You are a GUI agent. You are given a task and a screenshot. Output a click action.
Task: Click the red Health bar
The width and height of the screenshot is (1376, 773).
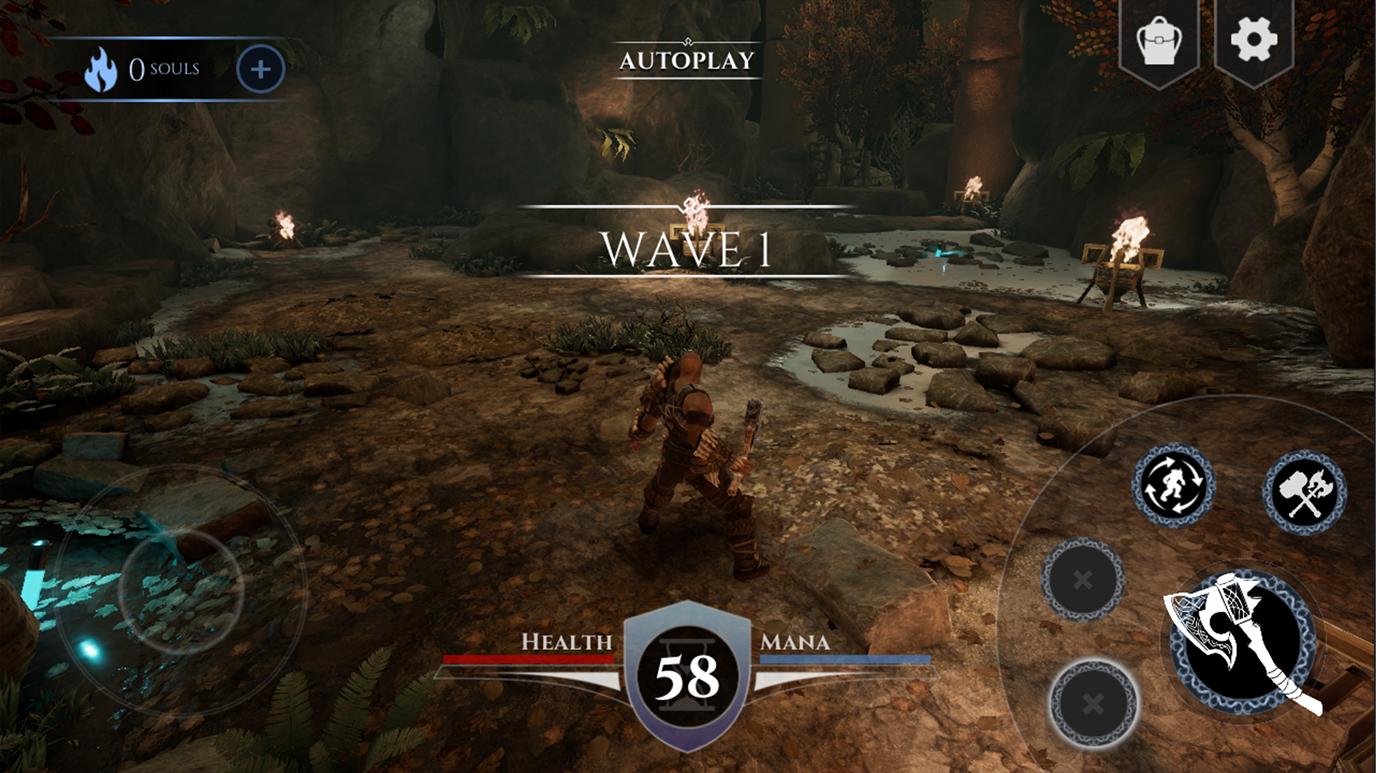pyautogui.click(x=530, y=659)
